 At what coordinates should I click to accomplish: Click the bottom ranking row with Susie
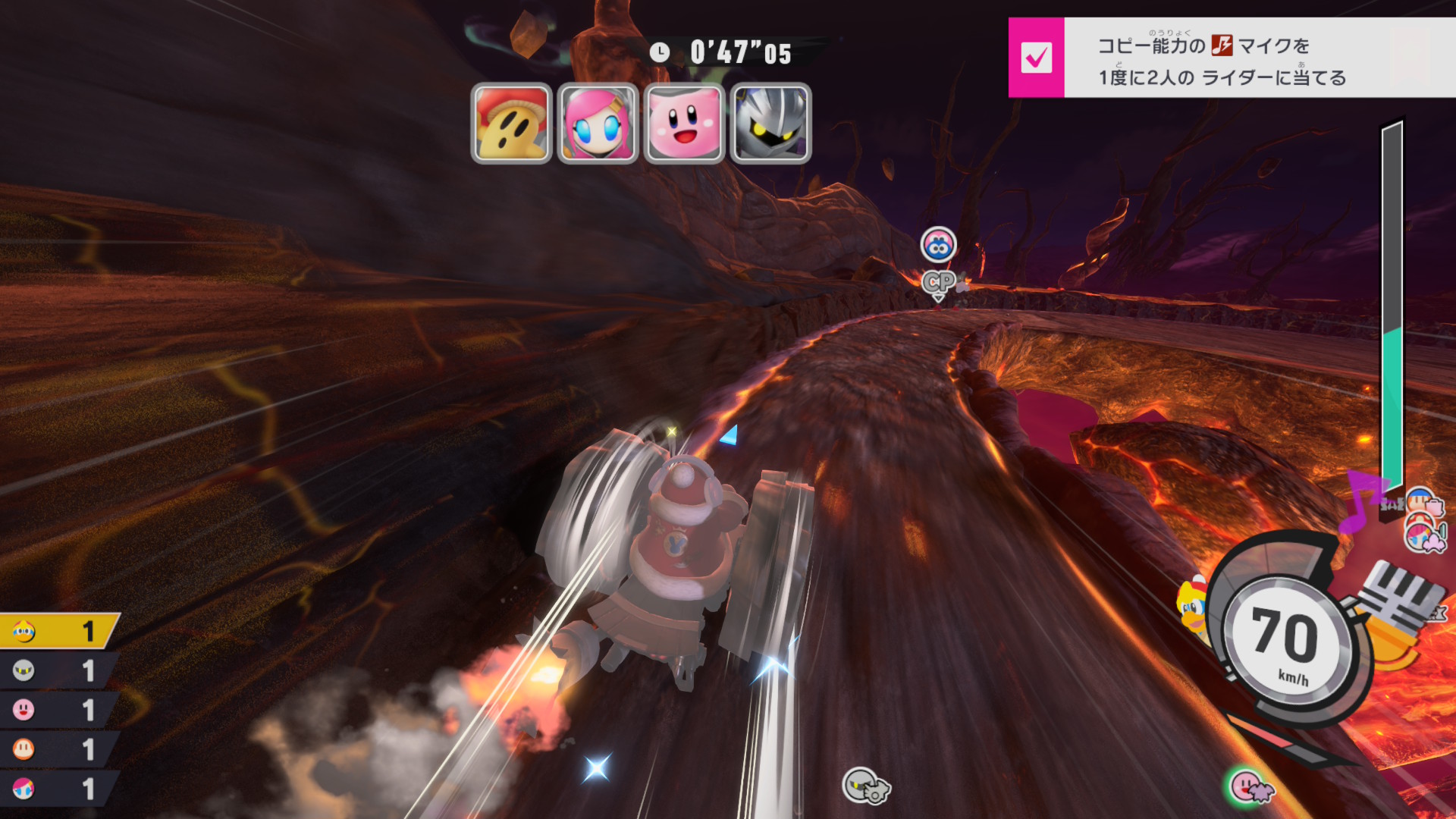point(58,789)
